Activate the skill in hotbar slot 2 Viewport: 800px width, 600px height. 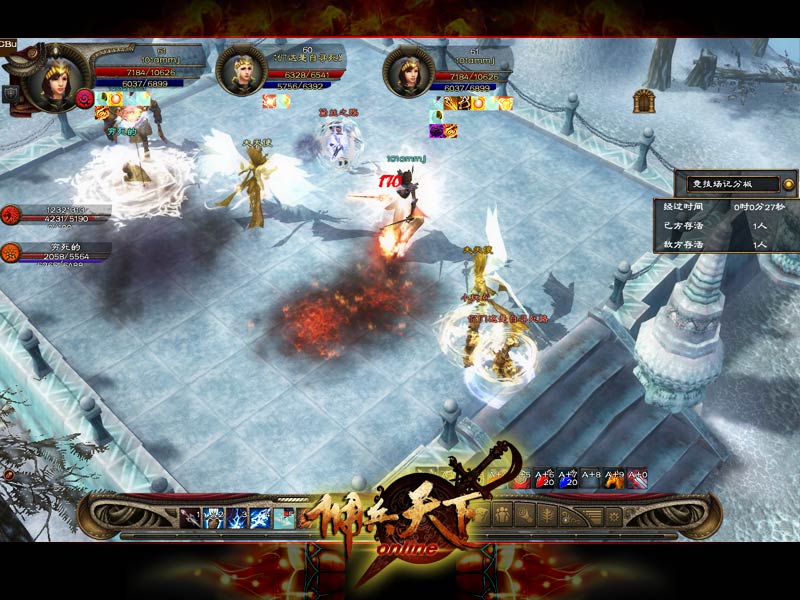point(213,516)
